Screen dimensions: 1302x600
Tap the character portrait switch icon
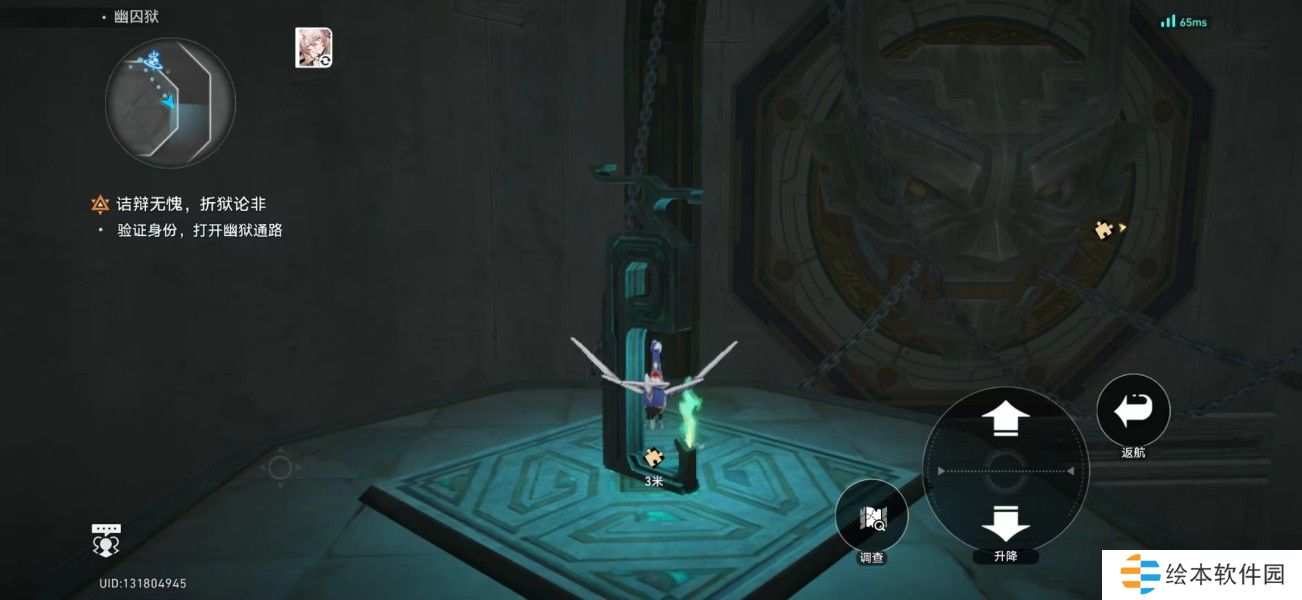313,48
